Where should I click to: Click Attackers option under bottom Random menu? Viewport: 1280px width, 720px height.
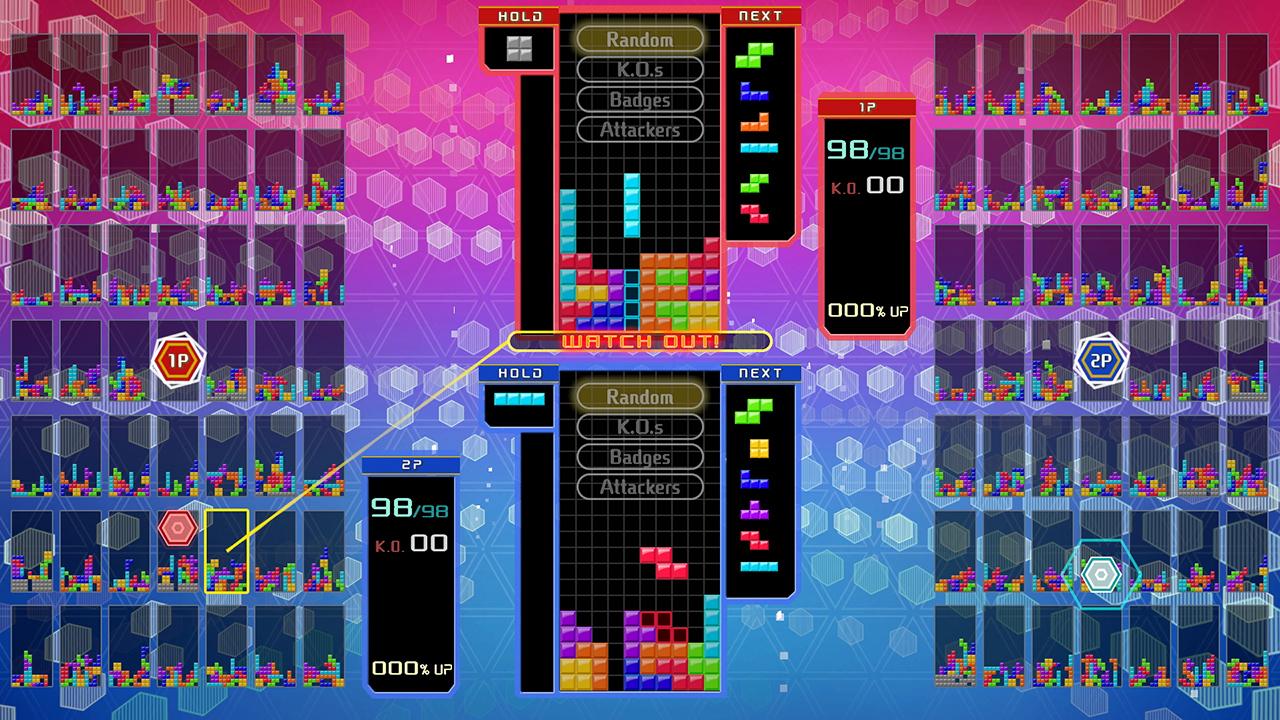point(641,487)
